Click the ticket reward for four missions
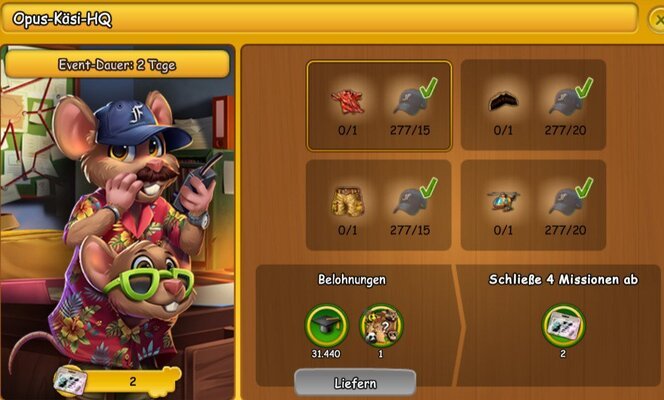The image size is (664, 400). click(x=563, y=324)
